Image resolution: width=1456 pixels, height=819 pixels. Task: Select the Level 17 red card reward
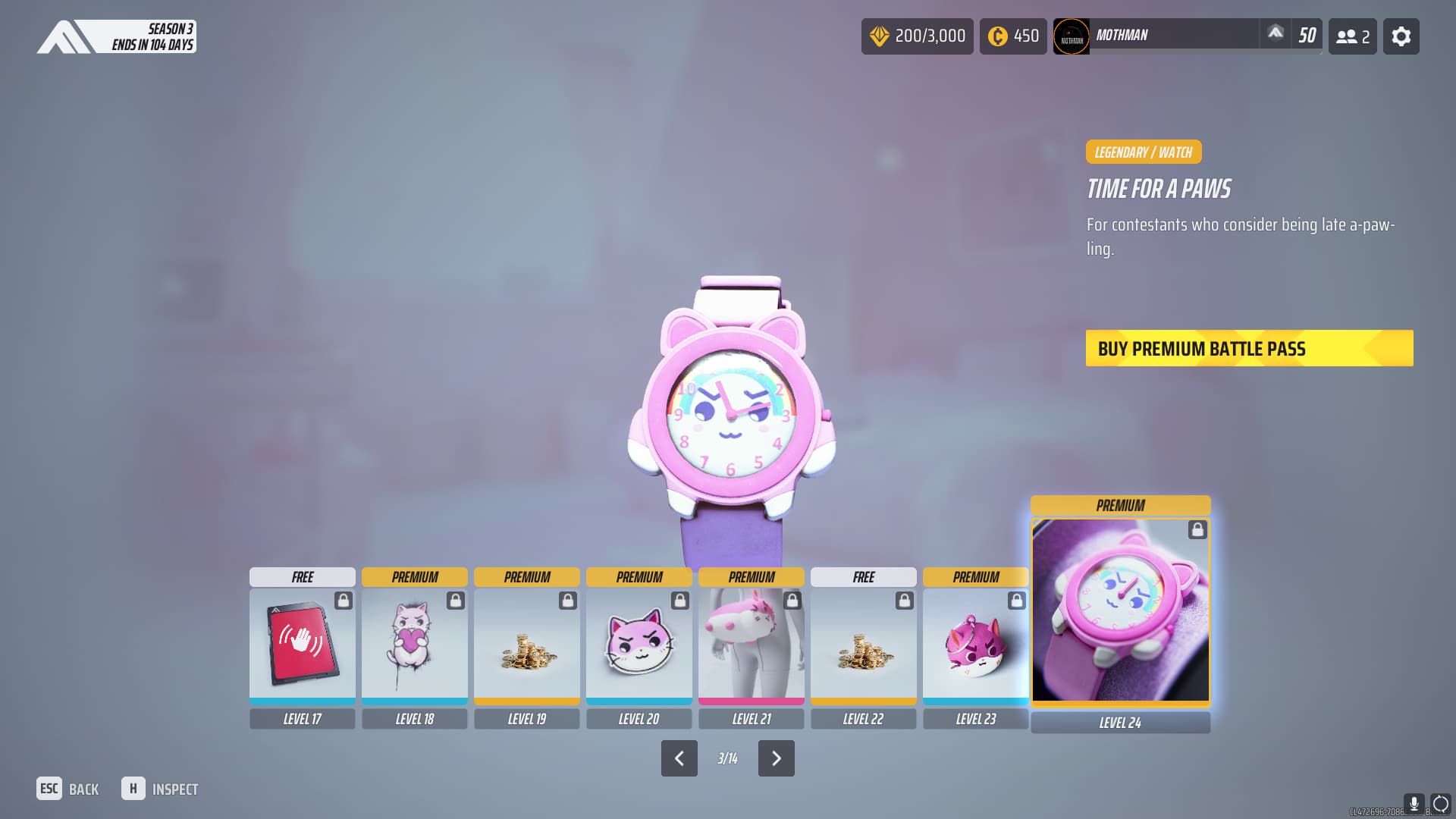click(302, 644)
